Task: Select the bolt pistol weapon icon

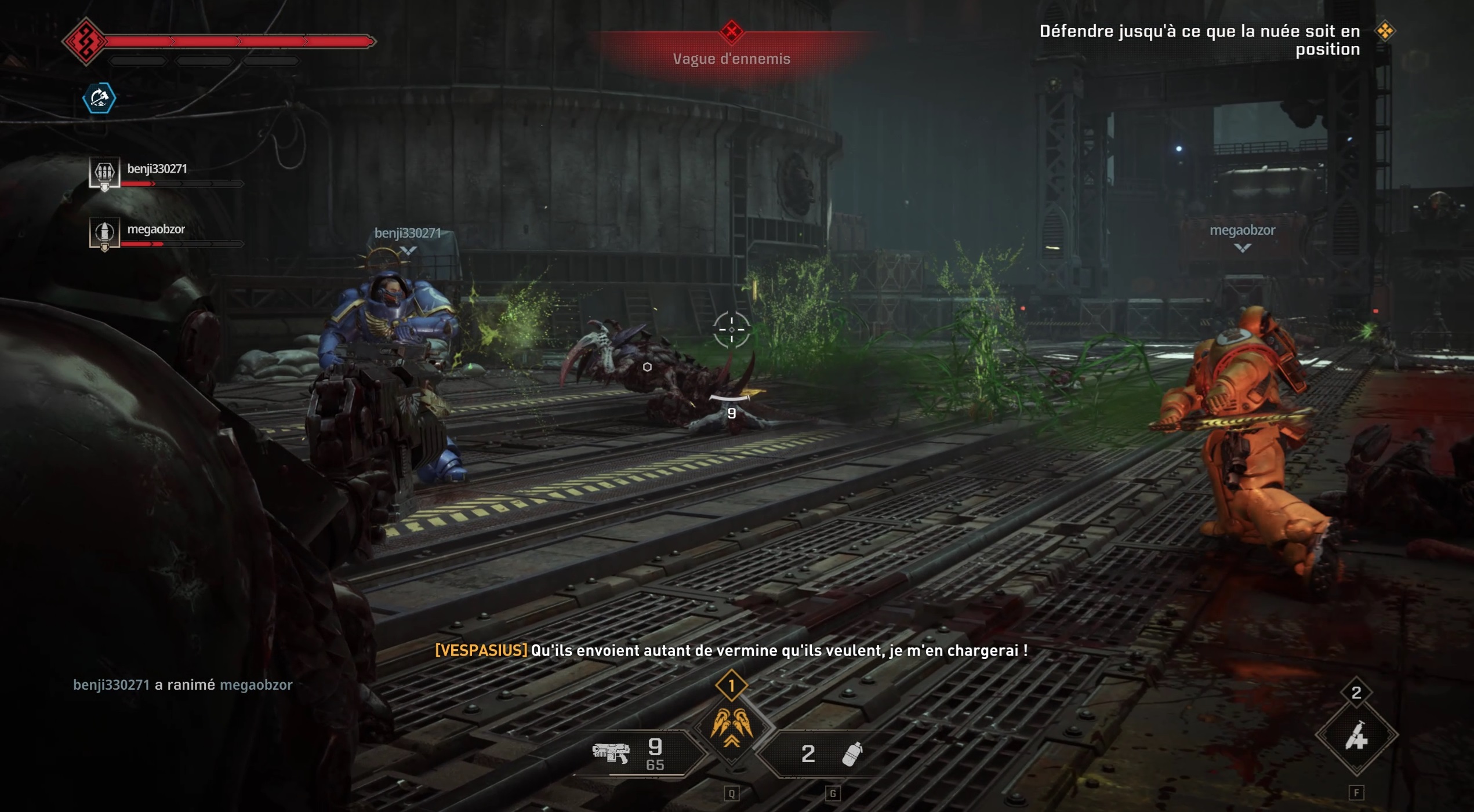Action: (x=612, y=753)
